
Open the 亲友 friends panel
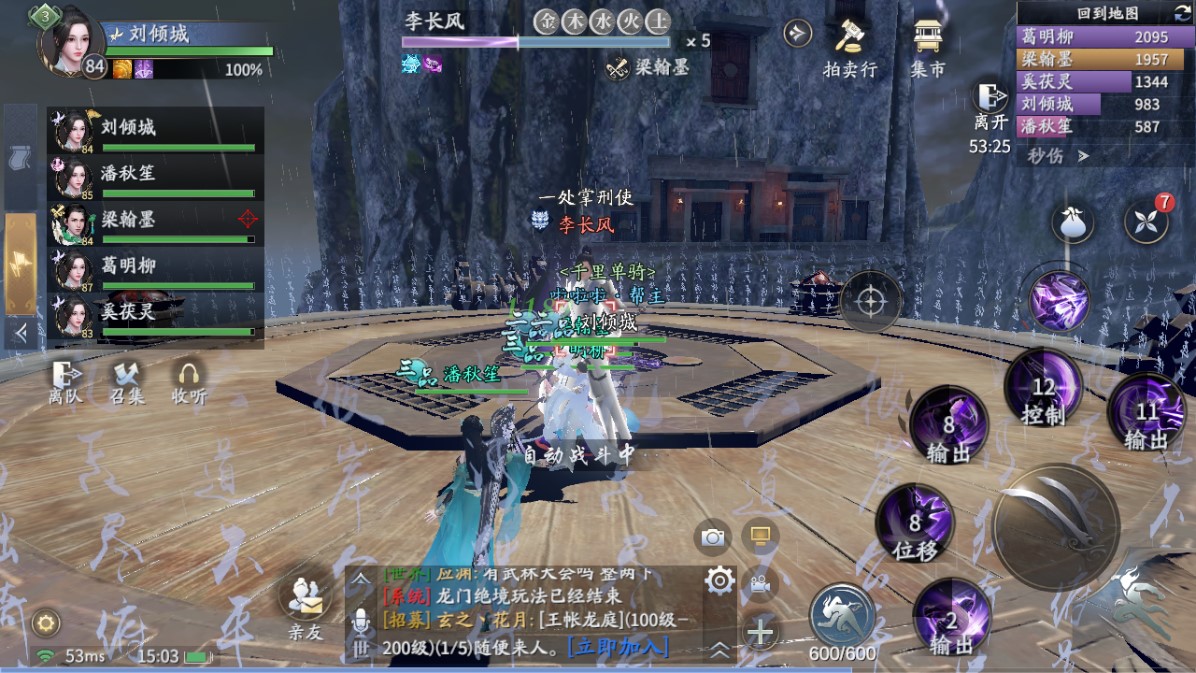[306, 607]
